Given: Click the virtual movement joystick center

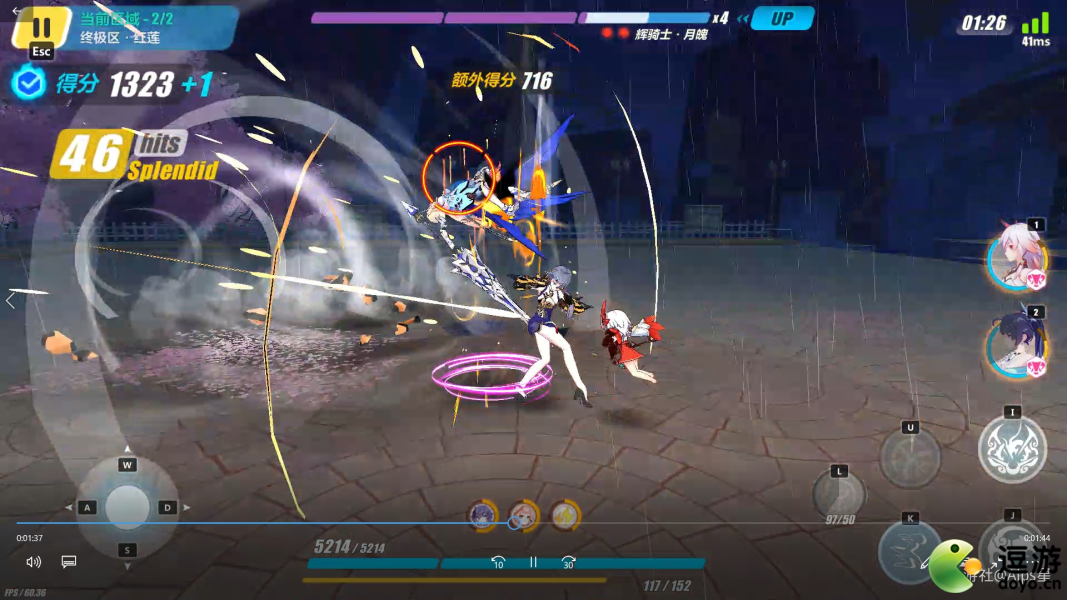Looking at the screenshot, I should [127, 507].
